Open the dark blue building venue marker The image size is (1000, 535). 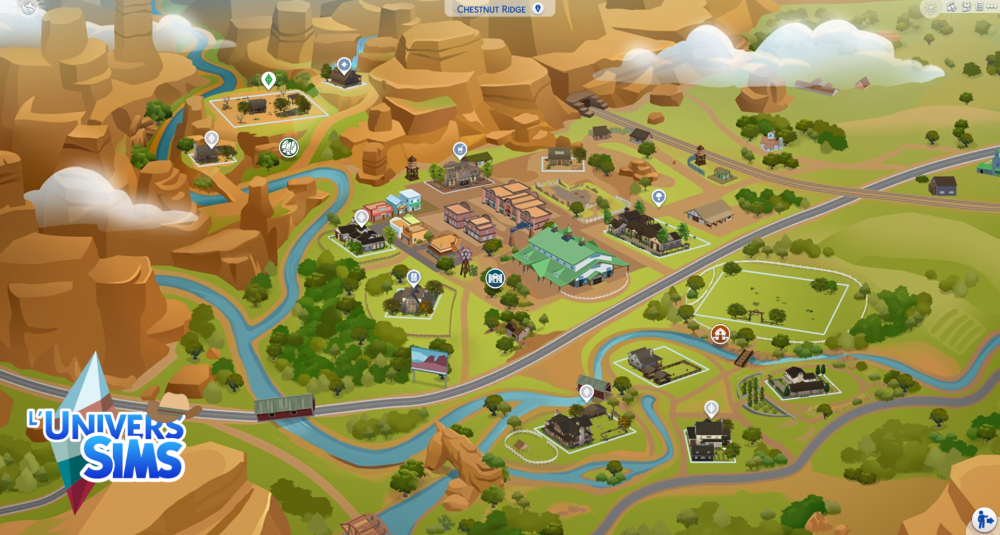pos(494,278)
